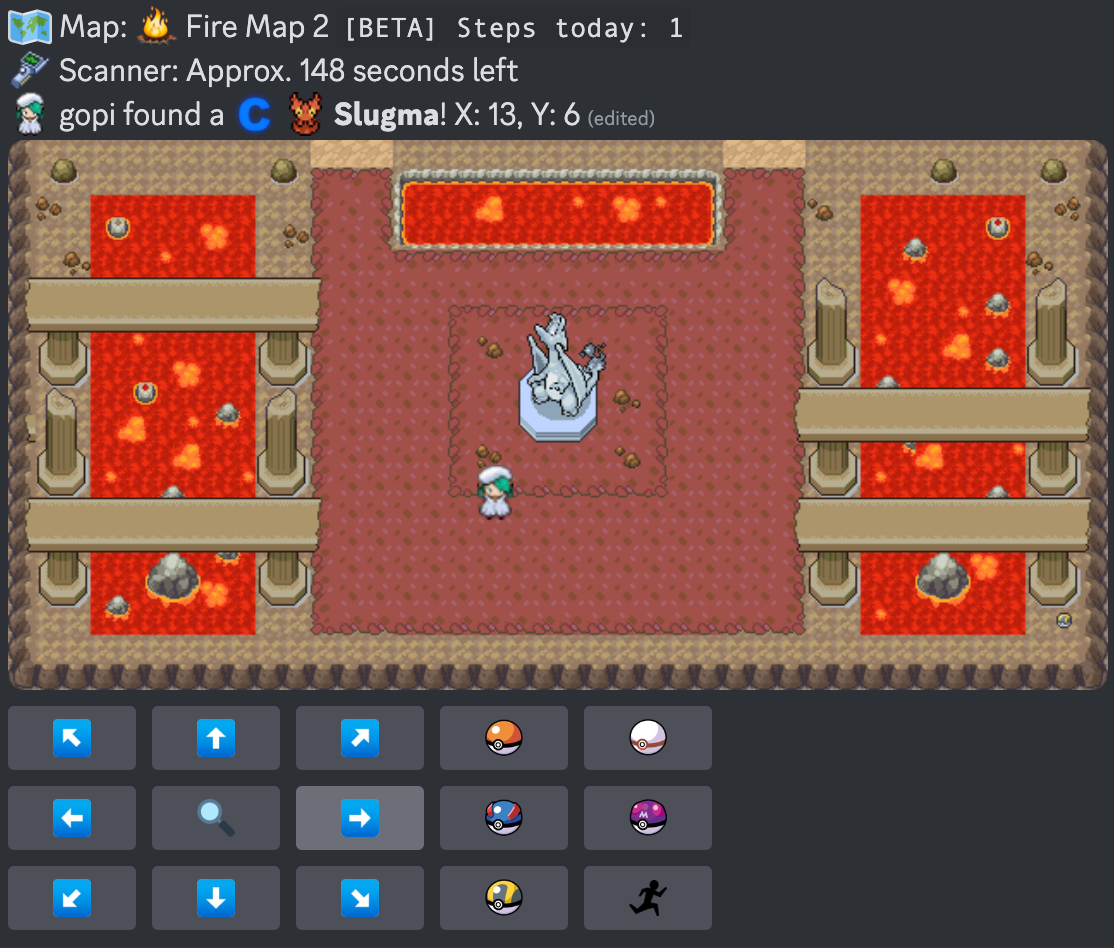The width and height of the screenshot is (1114, 948).
Task: Choose the yellow Ultra Ball
Action: tap(504, 898)
